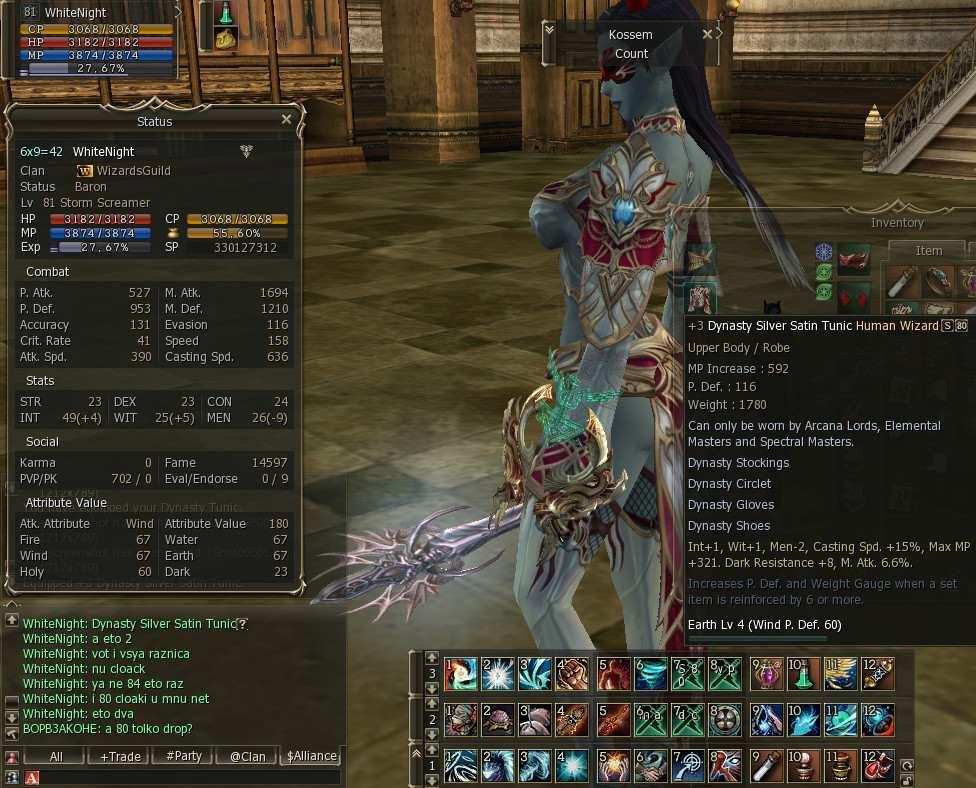Use the handshake action on bottom hotbar
The width and height of the screenshot is (976, 788).
pyautogui.click(x=651, y=766)
